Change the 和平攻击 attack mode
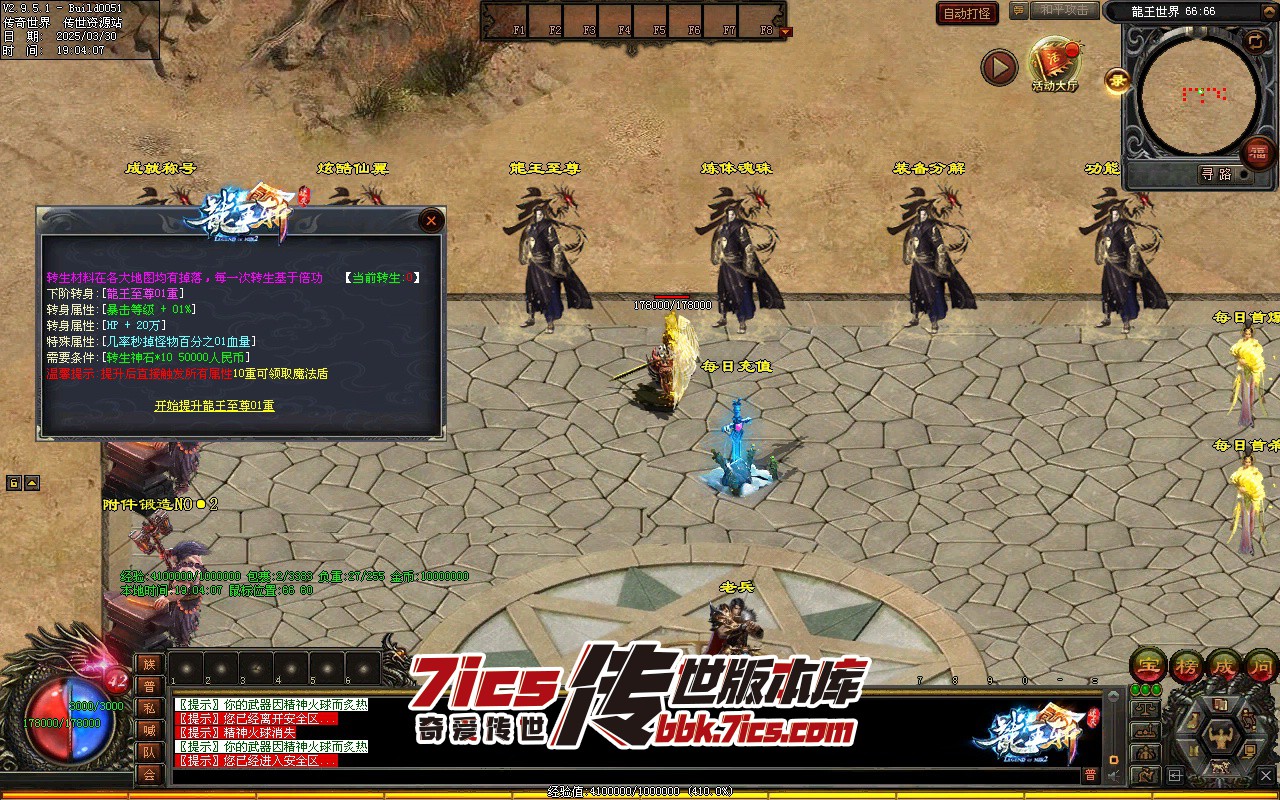The width and height of the screenshot is (1280, 800). 1063,10
